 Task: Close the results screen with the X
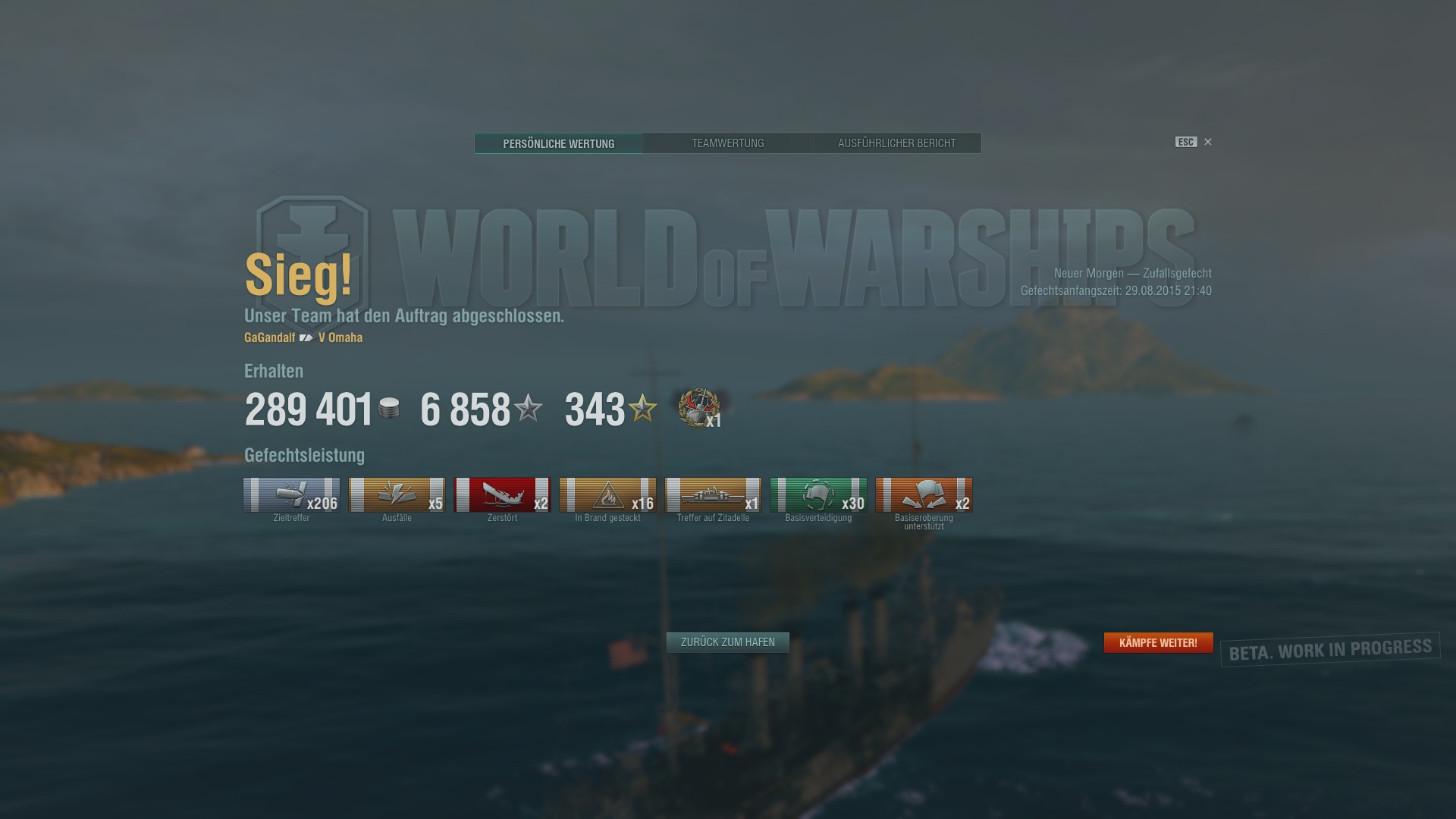tap(1207, 142)
